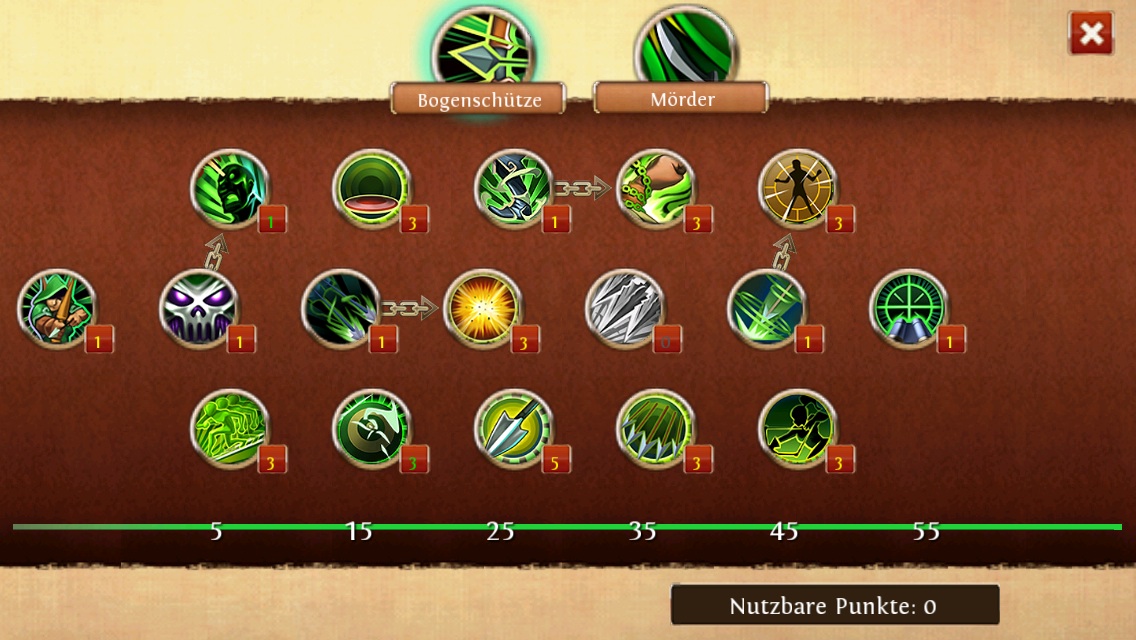Select the green crossing arrows skill
Screen dimensions: 1136x640
[767, 309]
